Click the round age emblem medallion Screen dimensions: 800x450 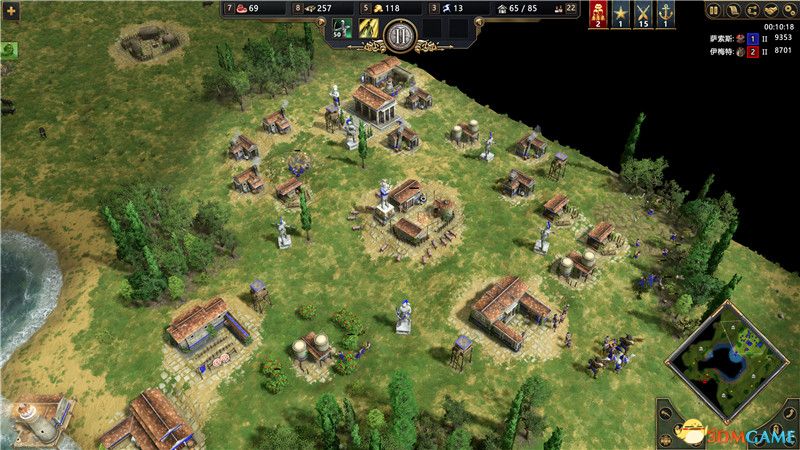point(400,34)
